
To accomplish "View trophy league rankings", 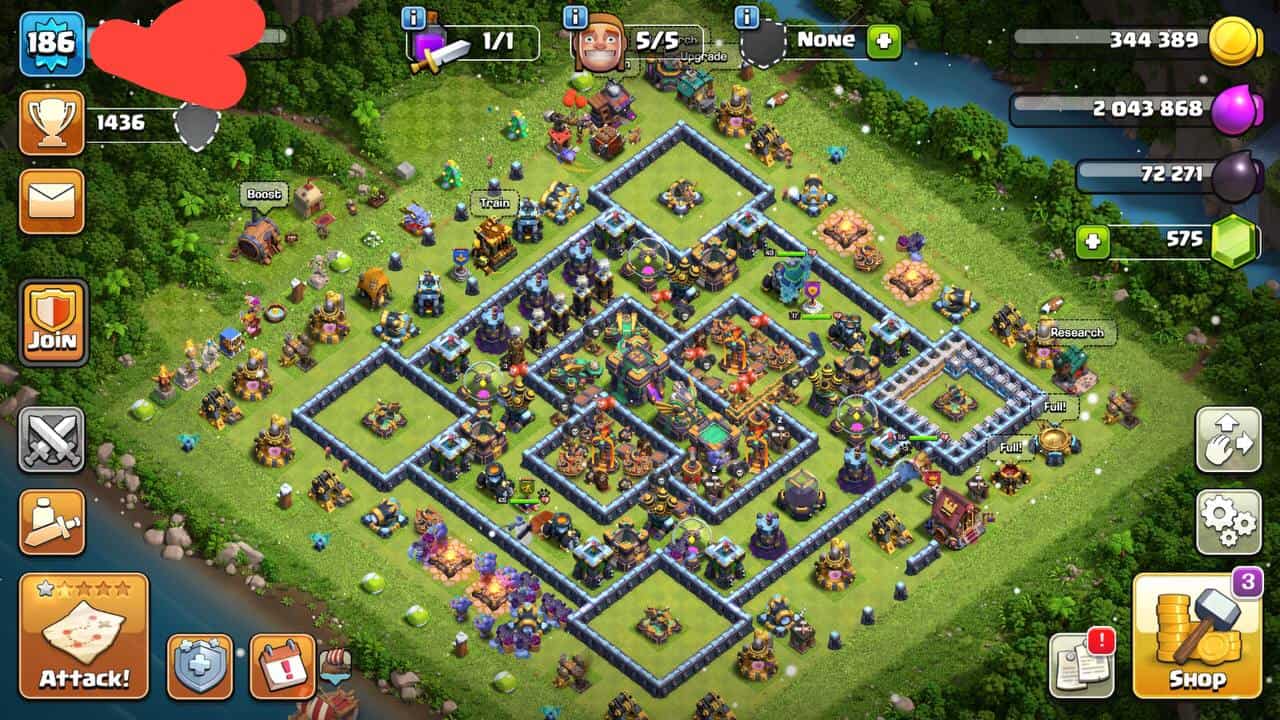I will pyautogui.click(x=51, y=123).
